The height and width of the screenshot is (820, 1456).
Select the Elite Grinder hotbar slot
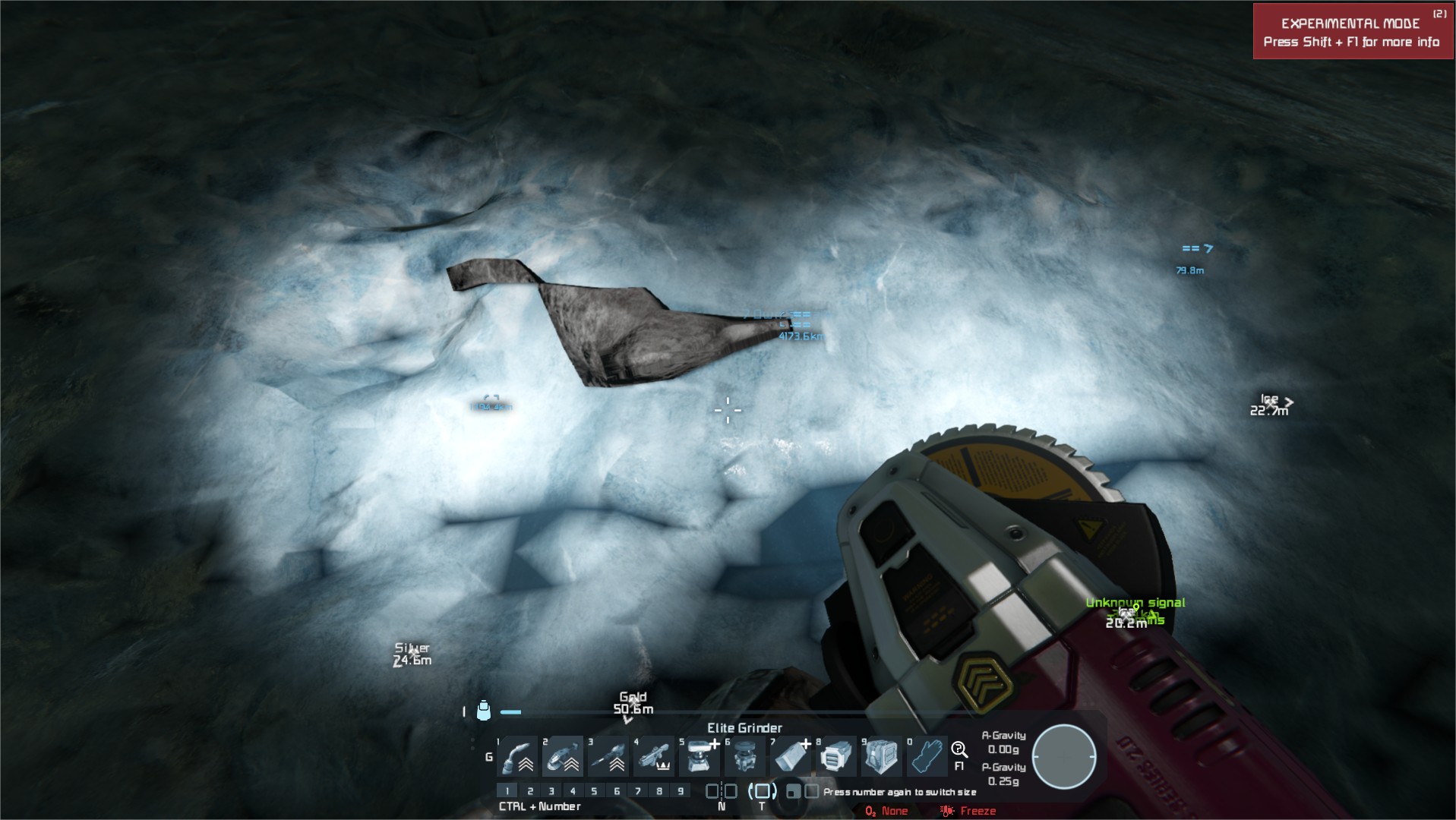click(563, 756)
